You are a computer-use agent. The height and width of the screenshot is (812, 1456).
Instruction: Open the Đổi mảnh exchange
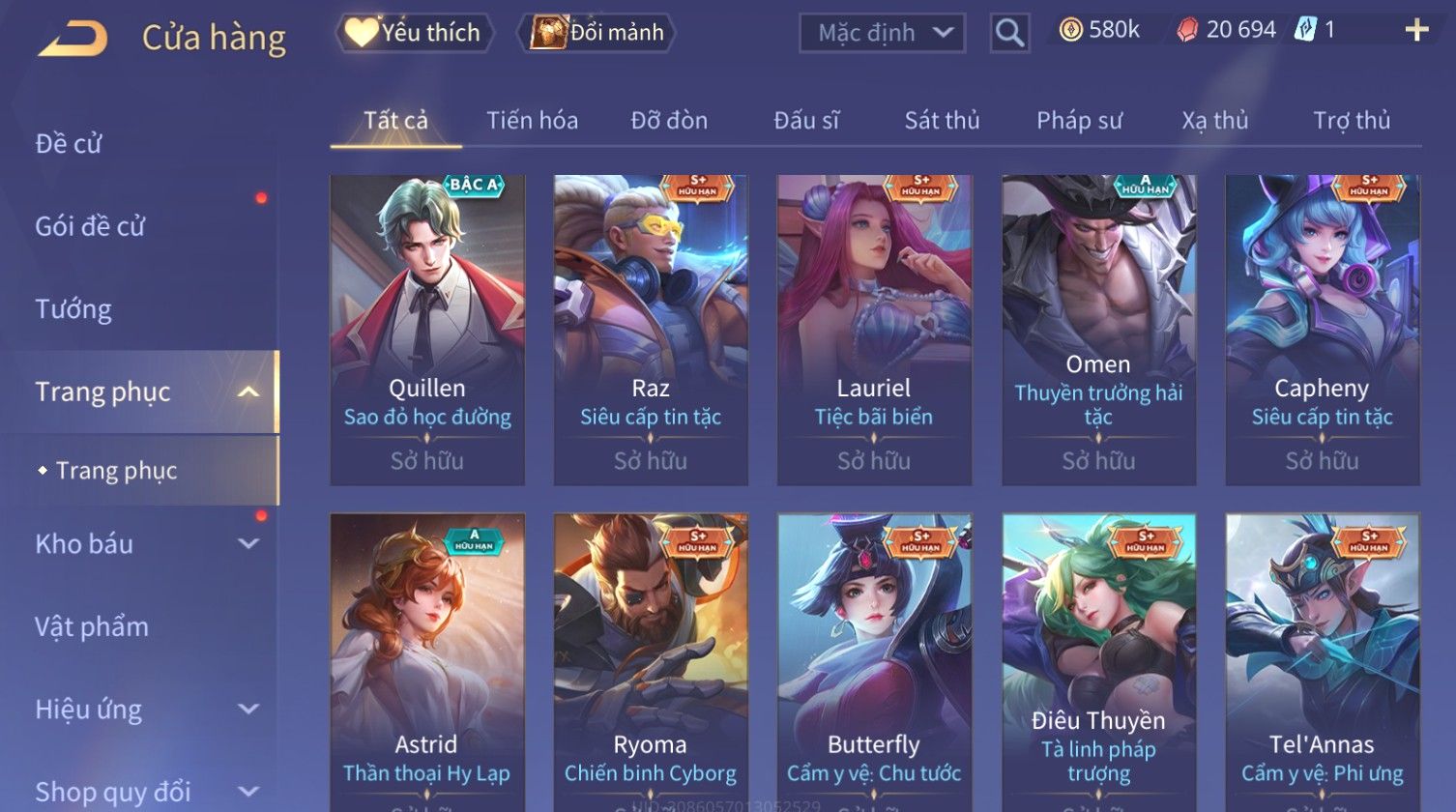pos(597,33)
